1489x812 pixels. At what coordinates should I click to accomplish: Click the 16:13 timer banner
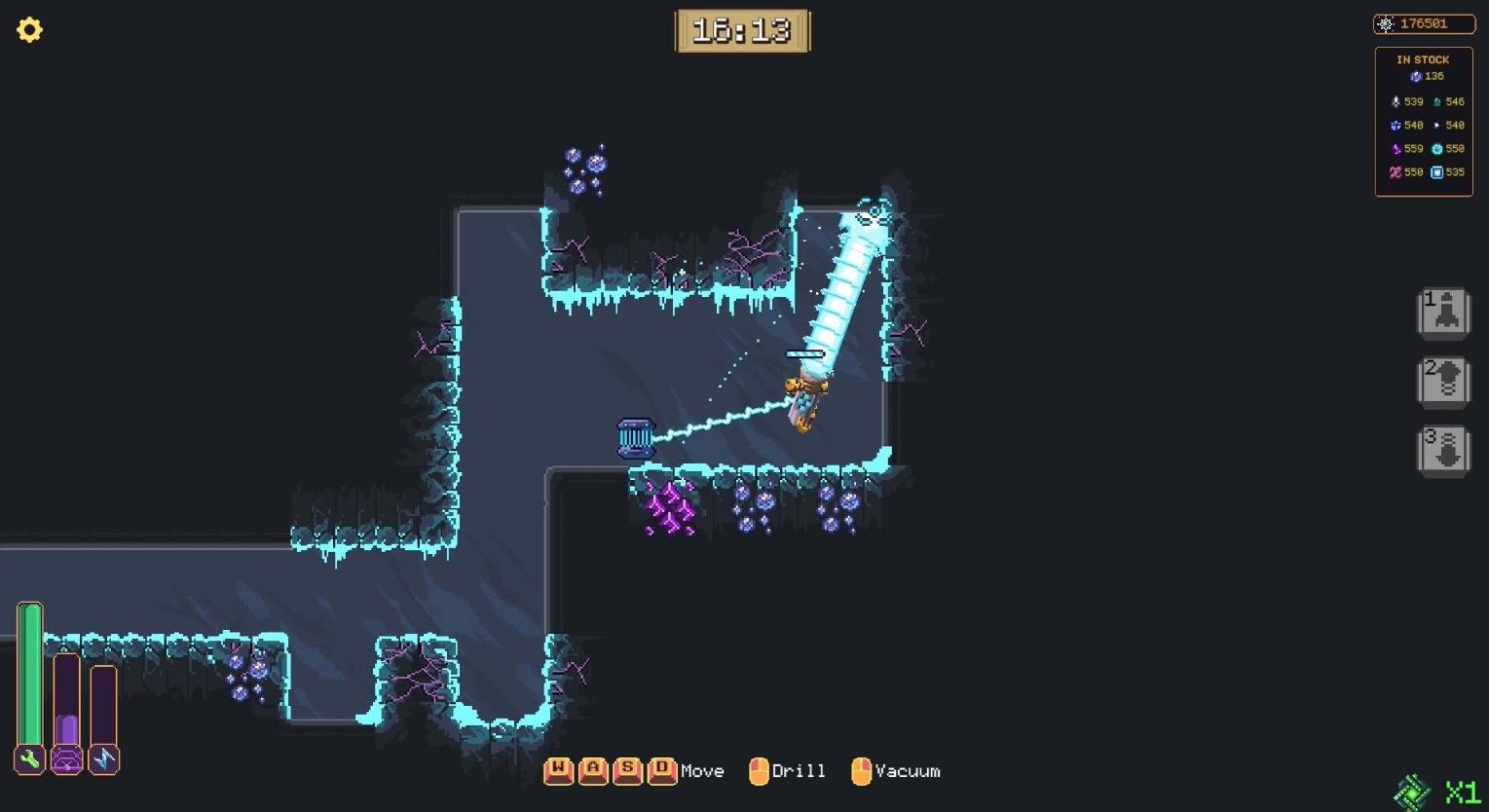[742, 28]
